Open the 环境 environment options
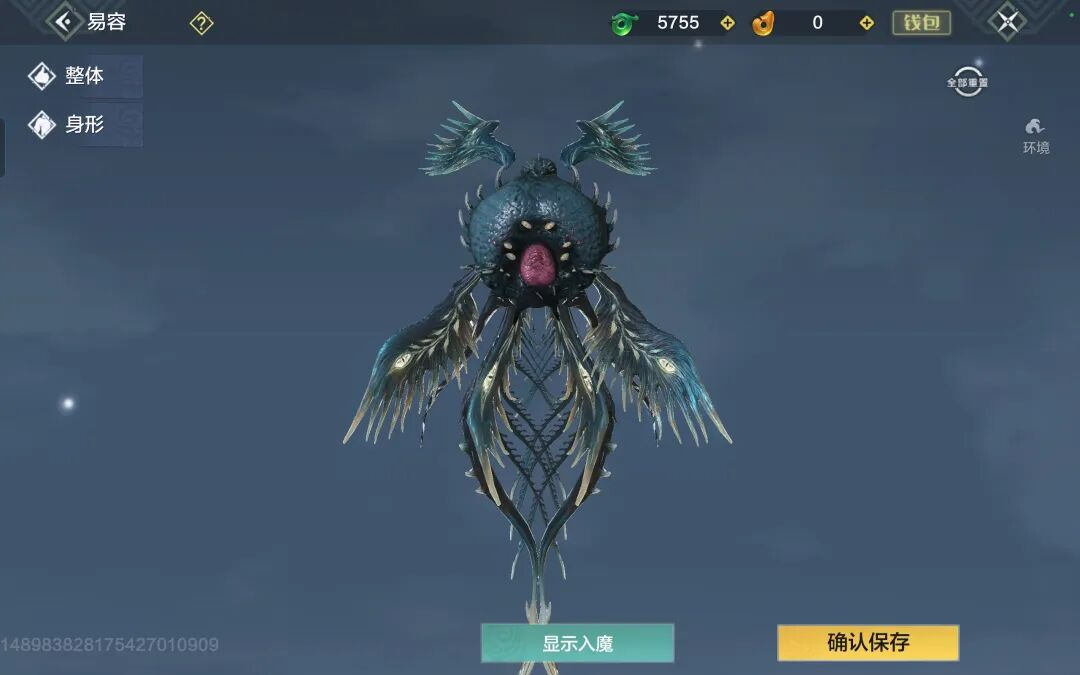 pos(1035,135)
